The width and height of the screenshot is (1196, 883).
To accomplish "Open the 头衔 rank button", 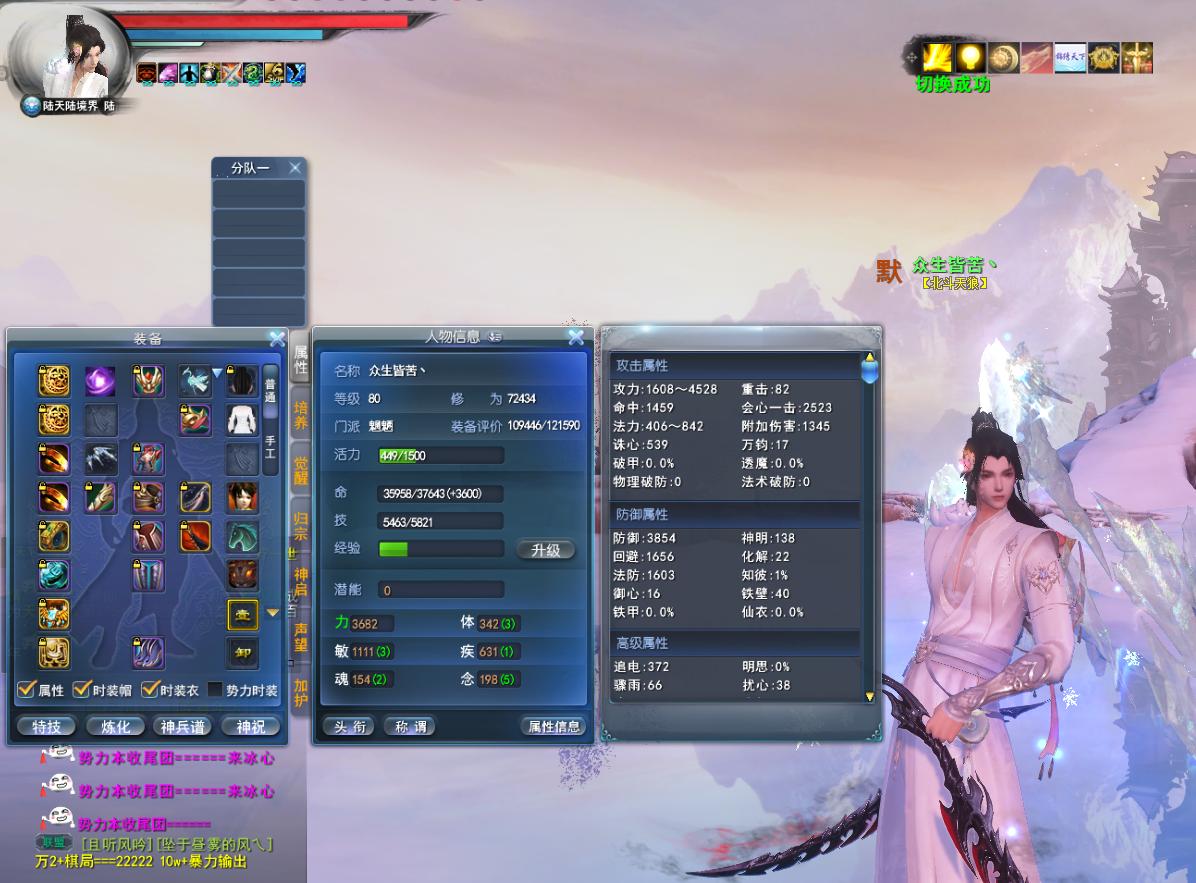I will 348,727.
